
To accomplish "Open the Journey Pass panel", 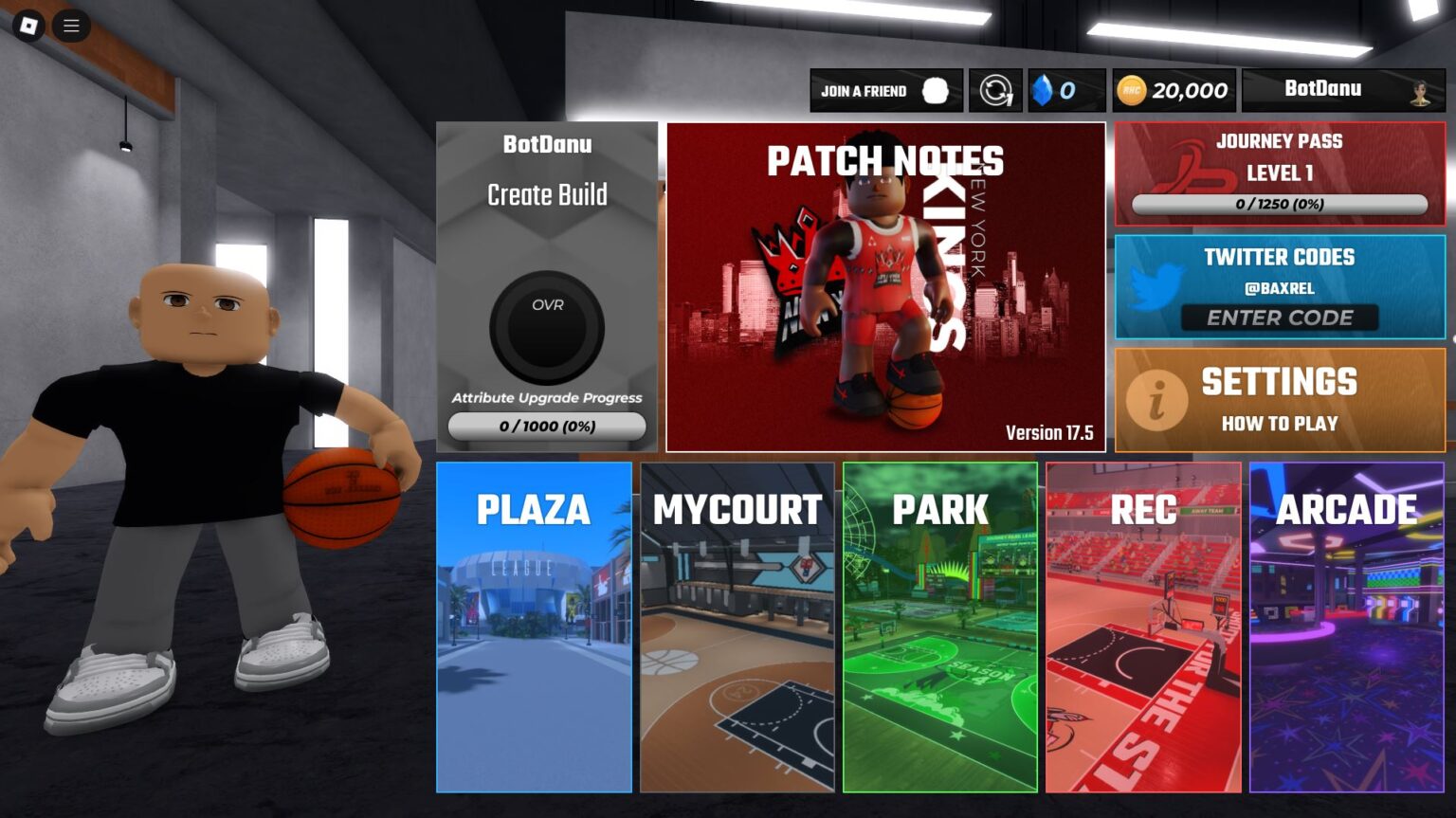I will (1280, 173).
